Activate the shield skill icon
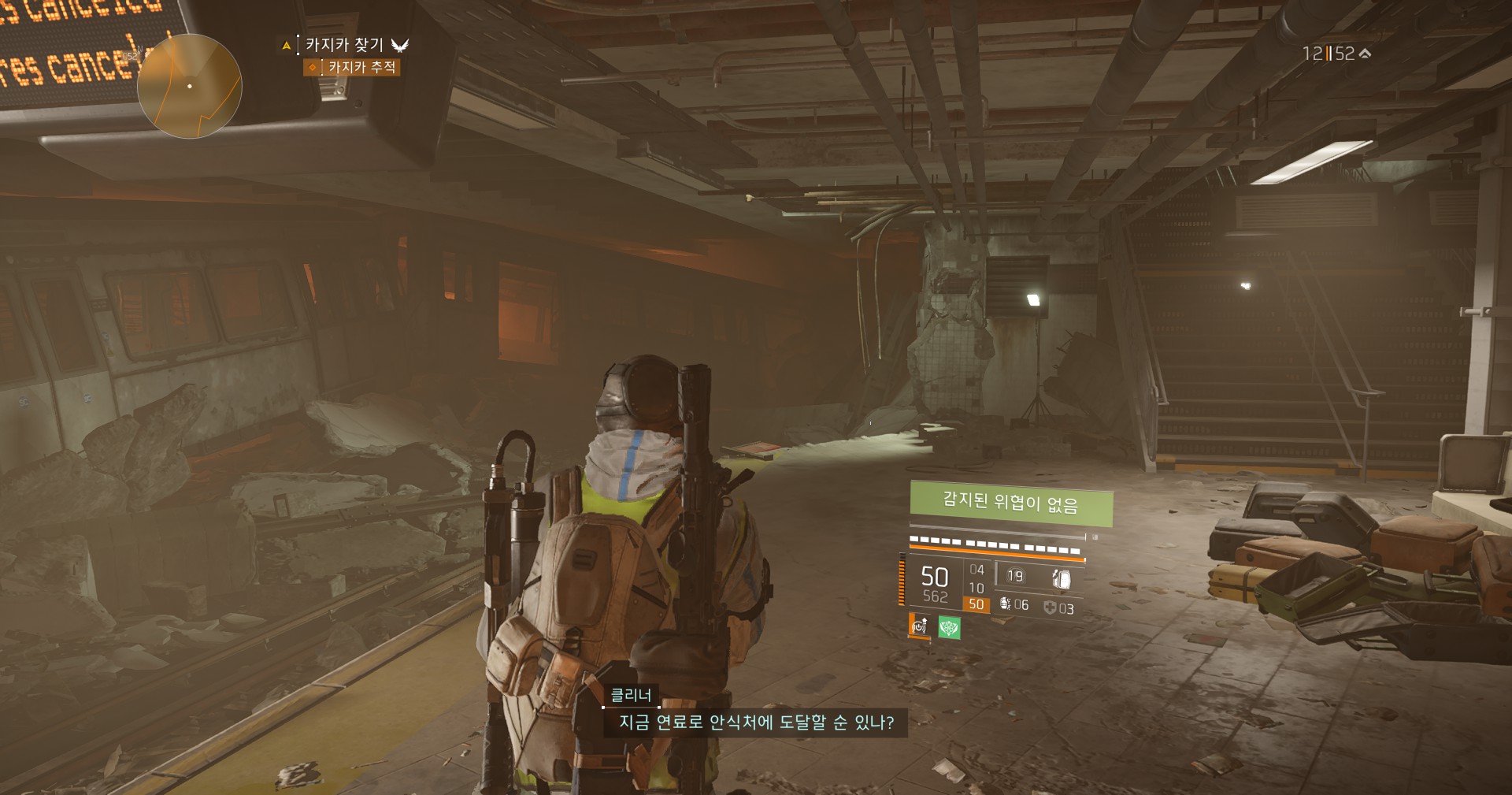 click(1061, 579)
